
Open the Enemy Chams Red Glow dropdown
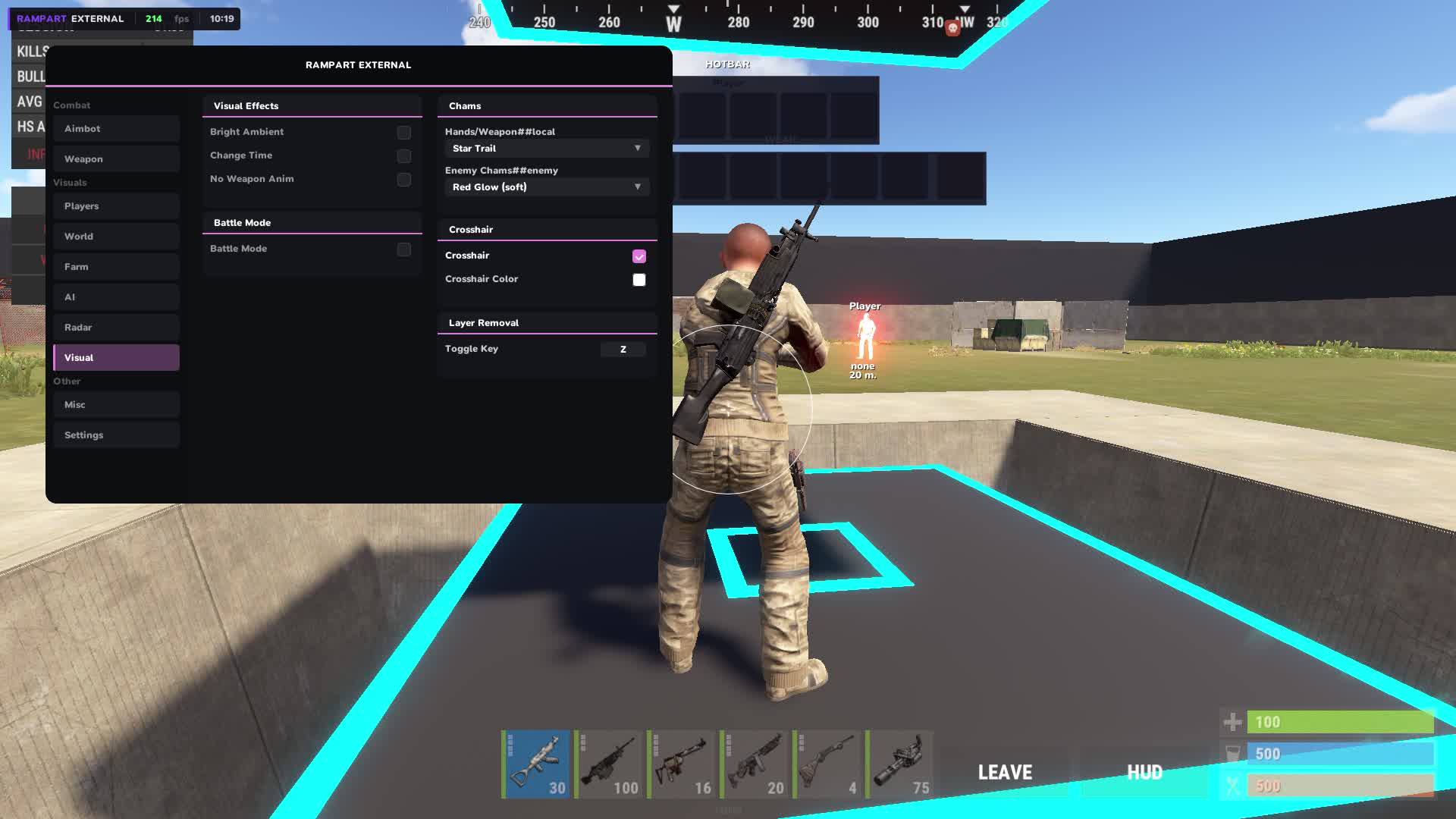pos(547,187)
